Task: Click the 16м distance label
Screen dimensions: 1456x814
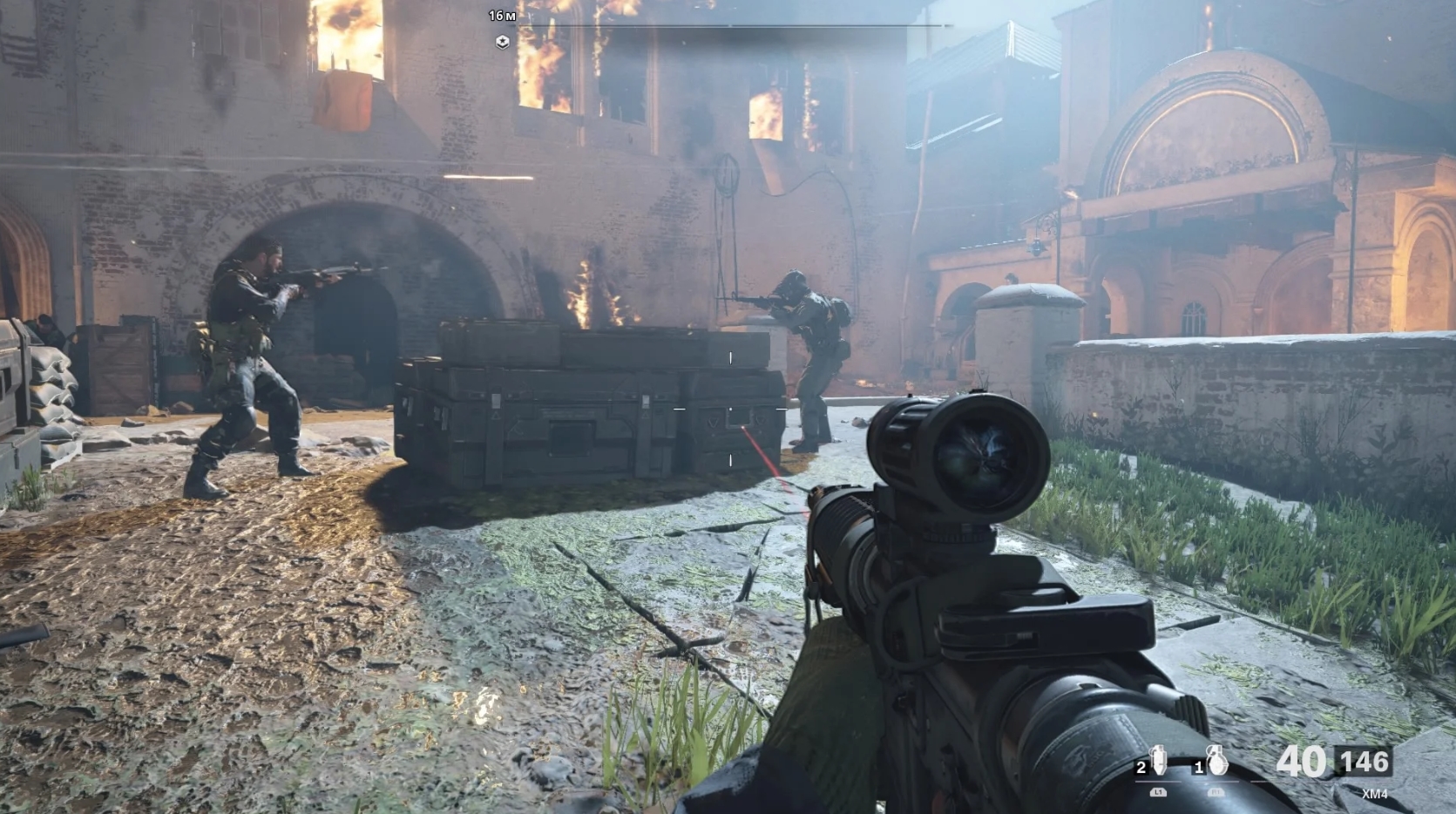Action: point(502,16)
